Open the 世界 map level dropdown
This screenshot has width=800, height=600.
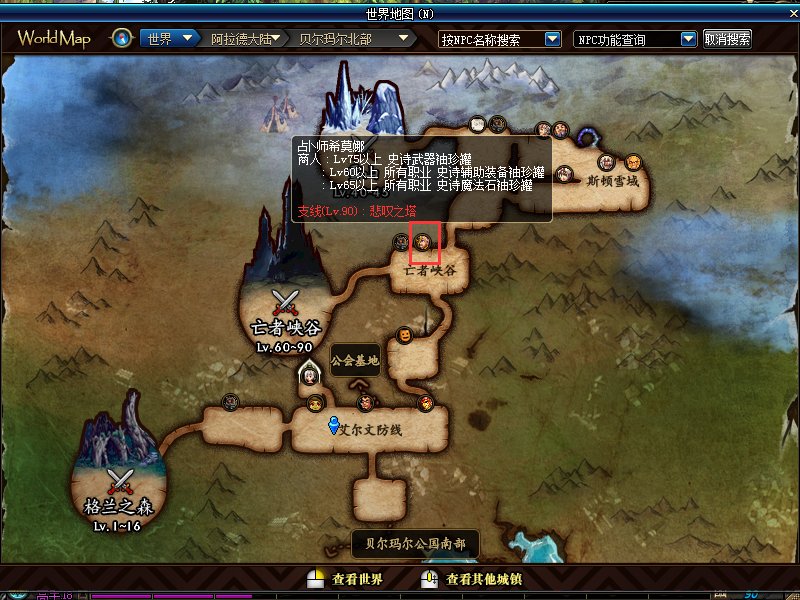point(188,39)
